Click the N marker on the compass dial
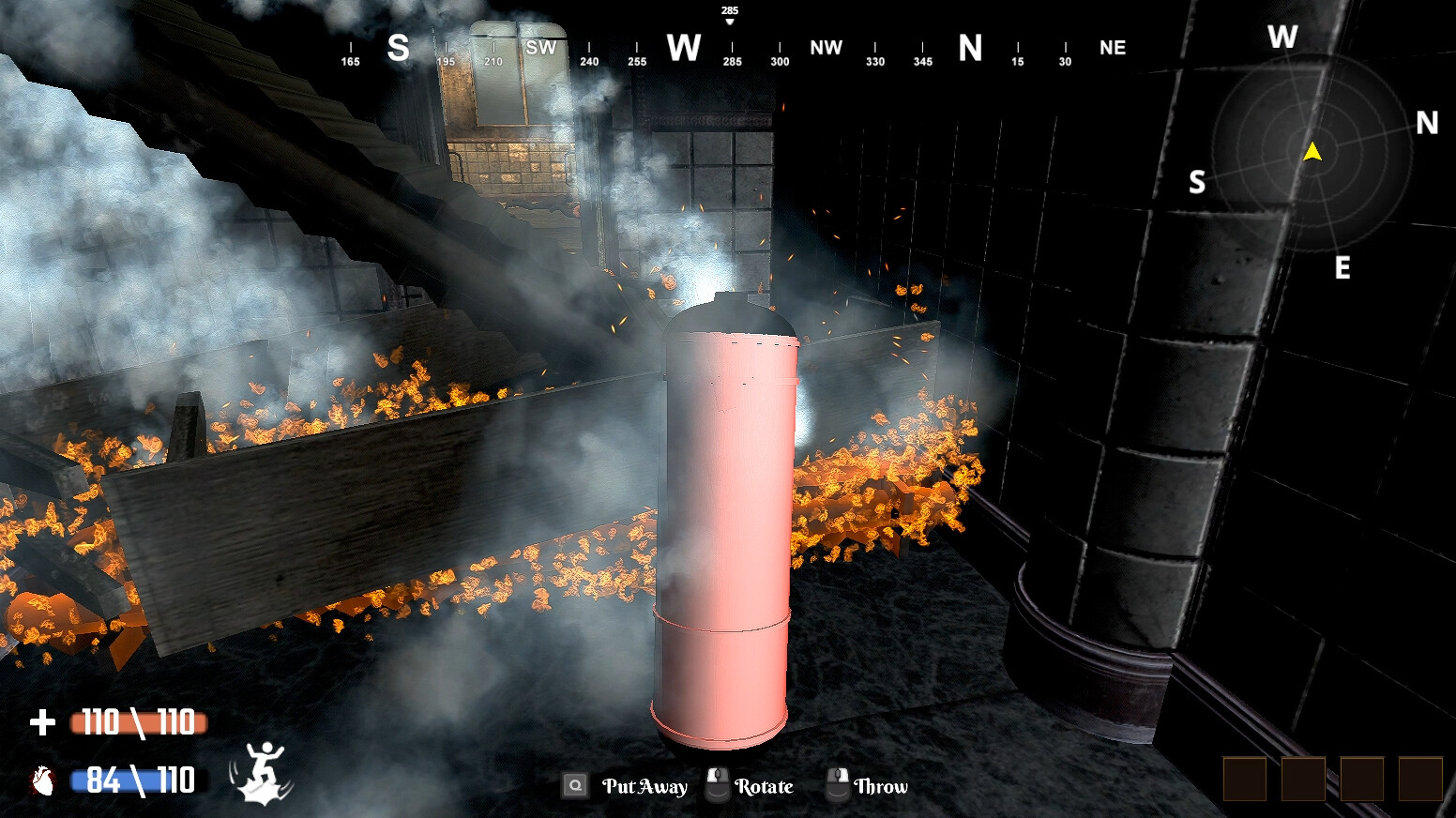 click(x=1429, y=122)
